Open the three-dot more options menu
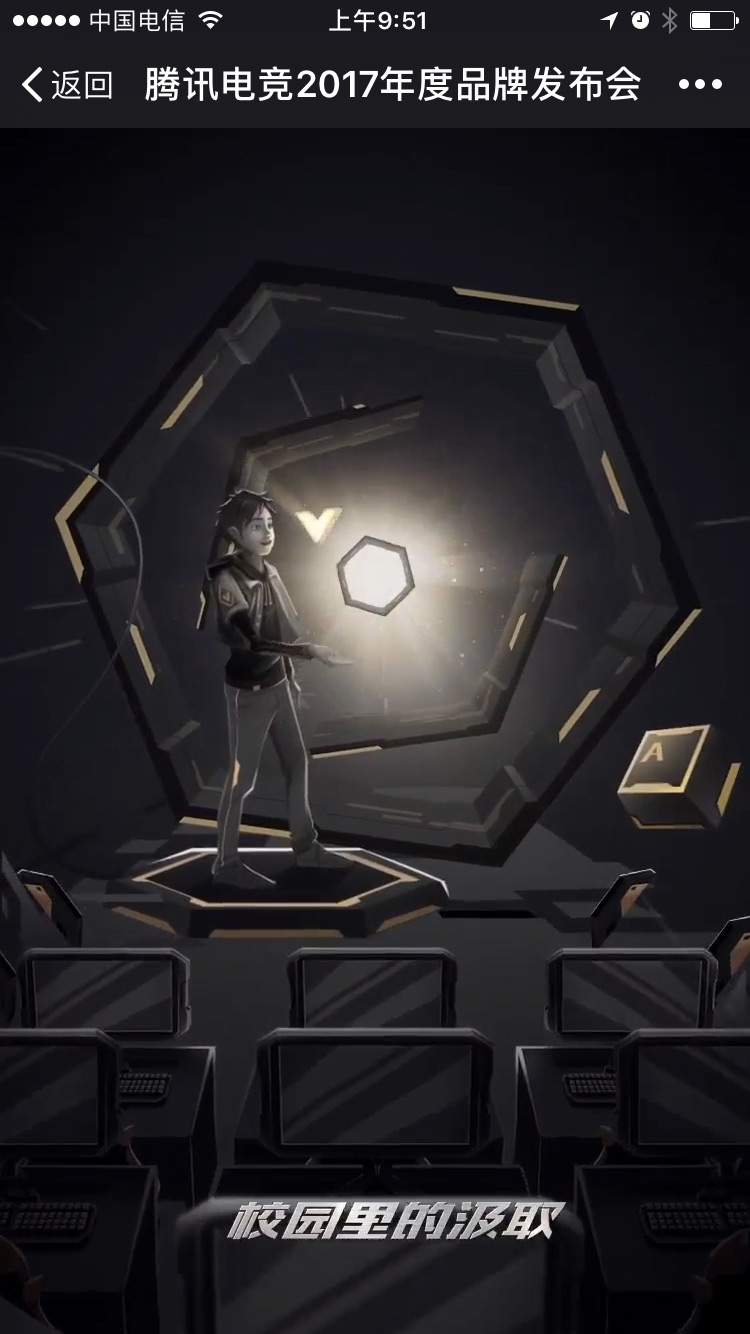This screenshot has height=1334, width=750. click(700, 85)
